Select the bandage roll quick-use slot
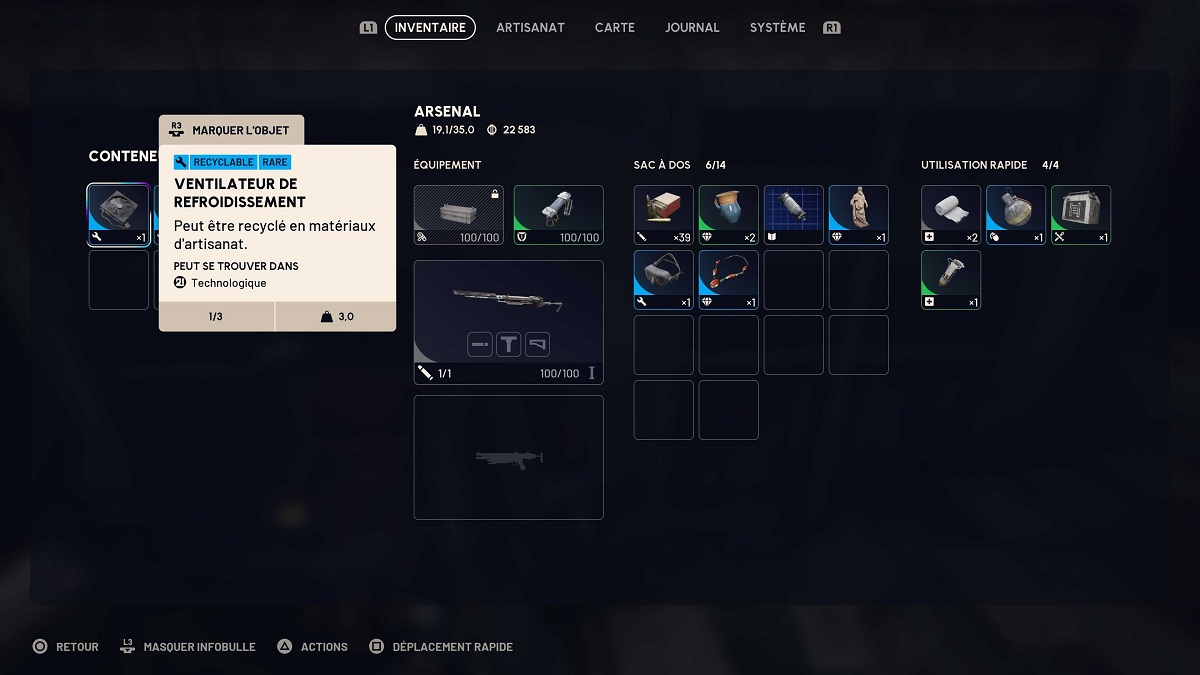 point(951,215)
